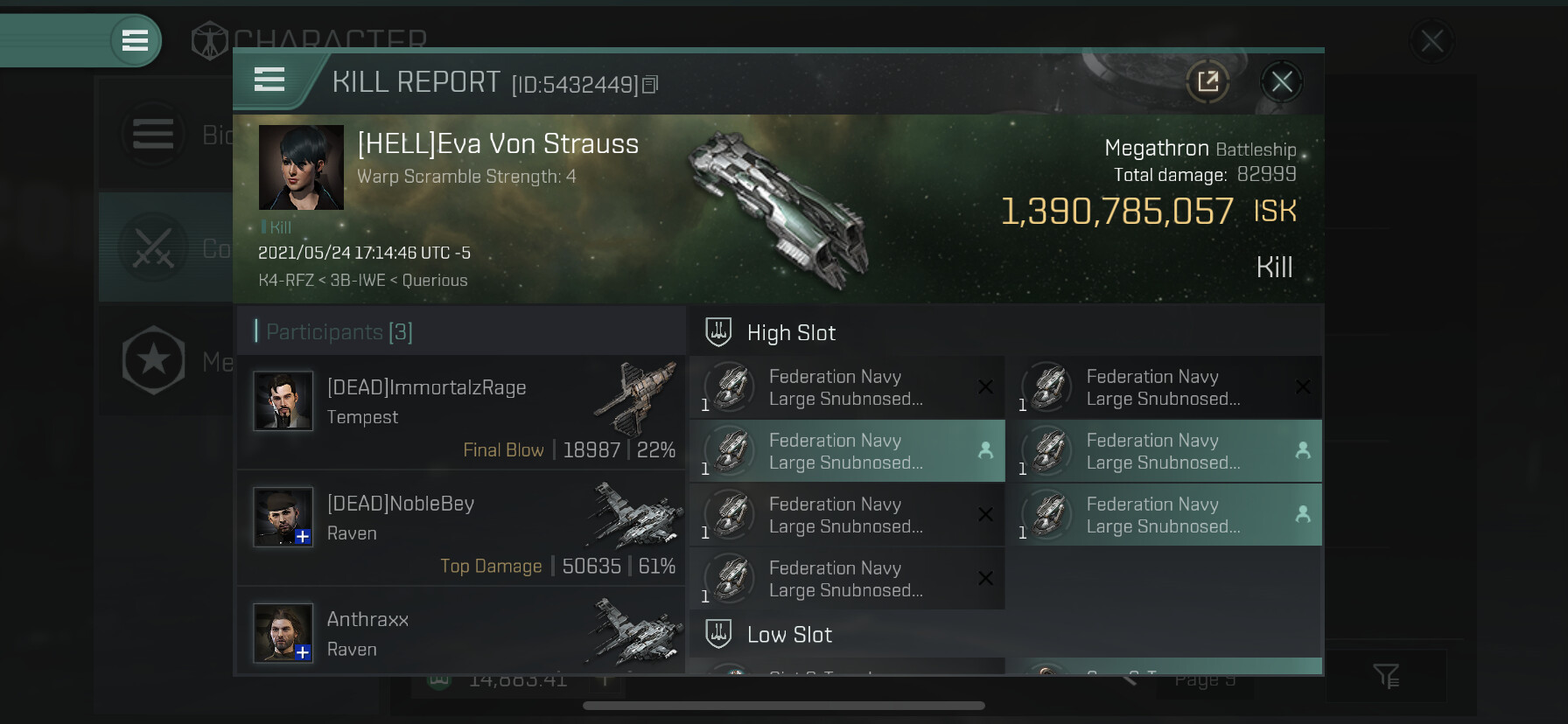View Eva Von Strauss portrait
Image resolution: width=1568 pixels, height=724 pixels.
pos(301,167)
